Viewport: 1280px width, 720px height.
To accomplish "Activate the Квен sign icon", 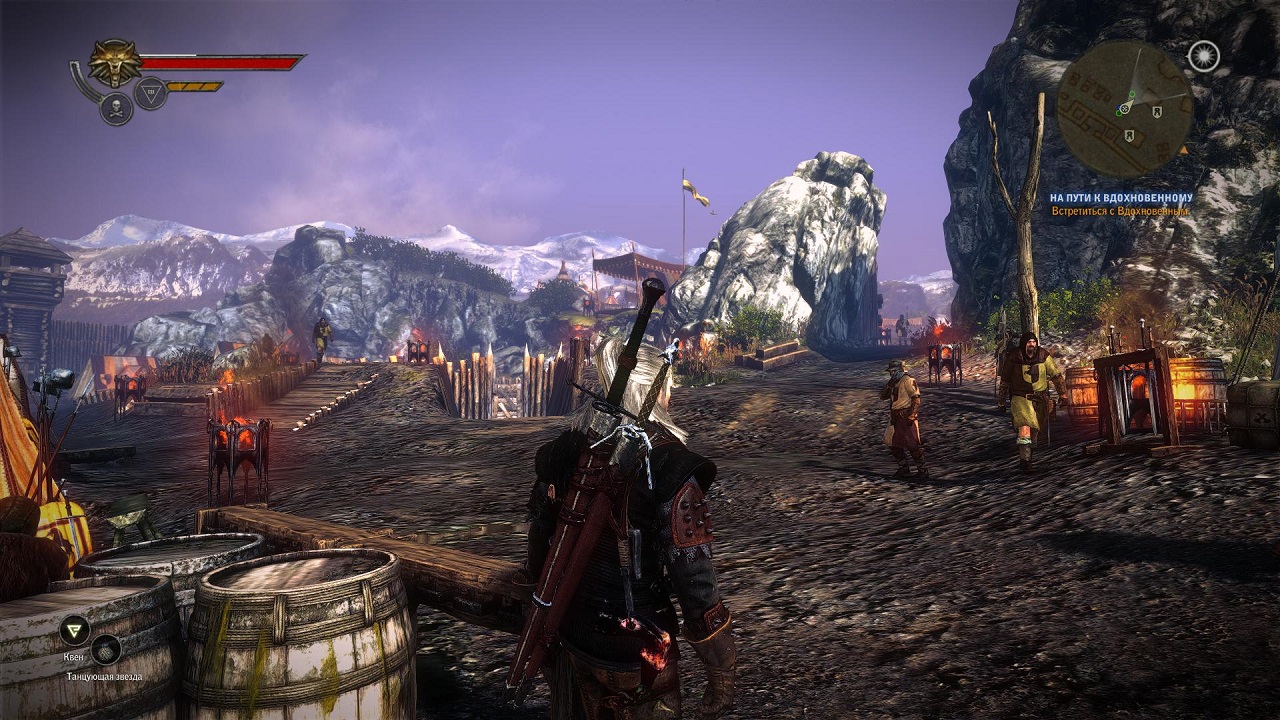I will point(73,629).
